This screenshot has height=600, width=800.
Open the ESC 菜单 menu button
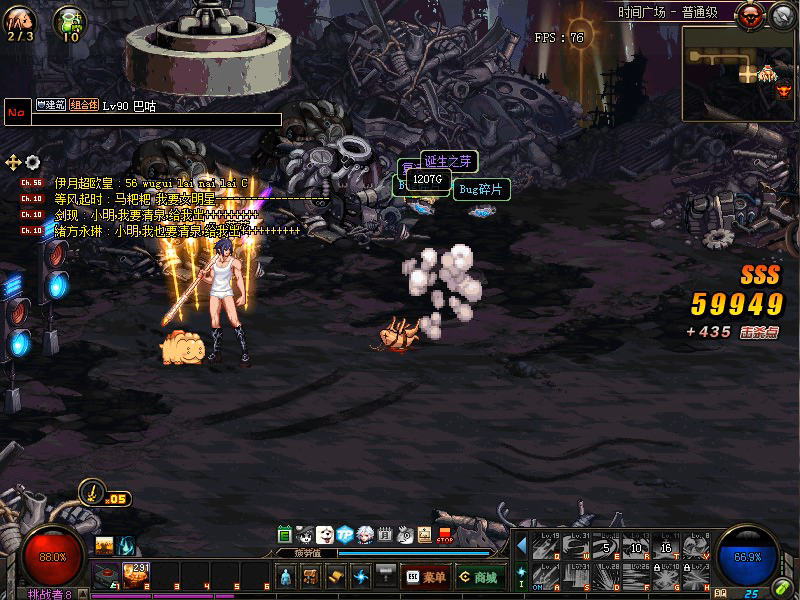click(x=425, y=576)
